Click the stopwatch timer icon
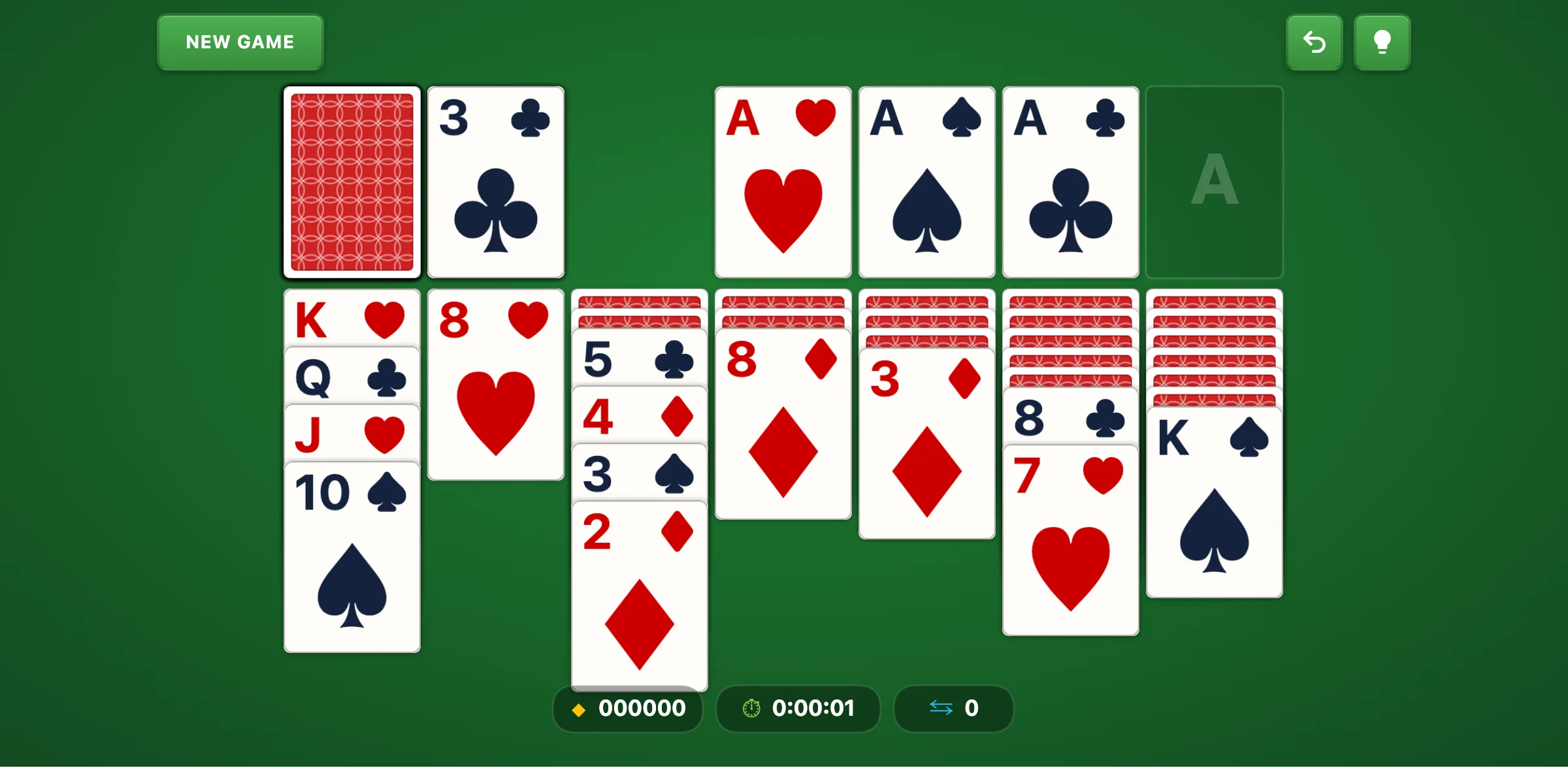The height and width of the screenshot is (768, 1568). pos(750,708)
